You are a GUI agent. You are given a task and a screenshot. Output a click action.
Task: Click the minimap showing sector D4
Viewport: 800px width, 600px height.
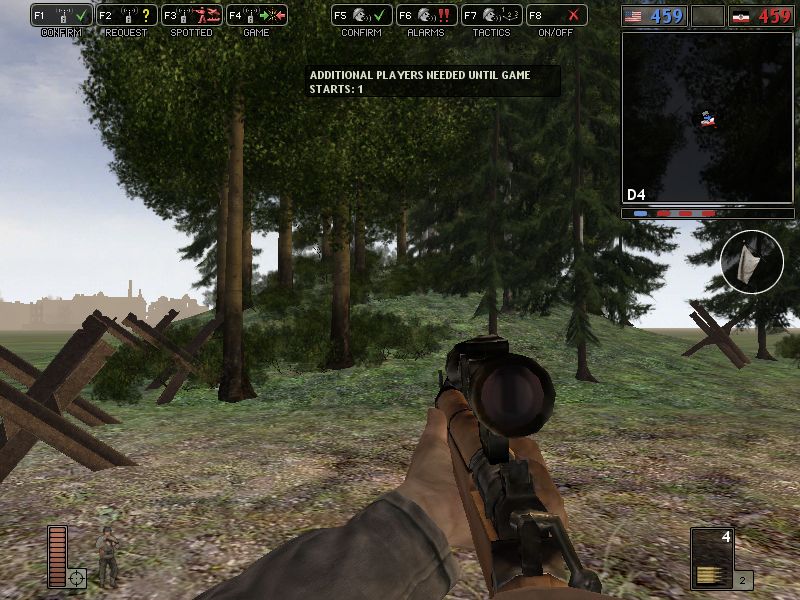click(708, 118)
